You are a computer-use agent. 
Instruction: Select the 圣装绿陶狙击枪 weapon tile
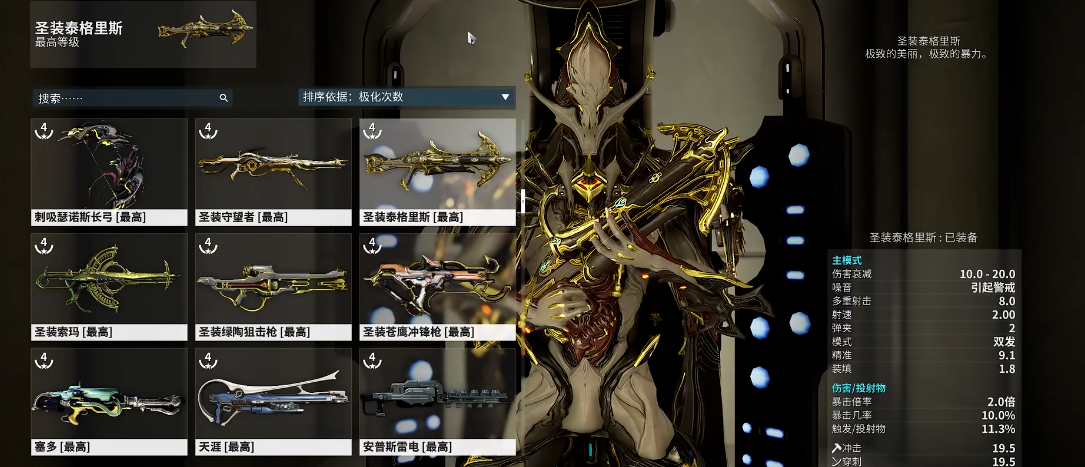273,284
